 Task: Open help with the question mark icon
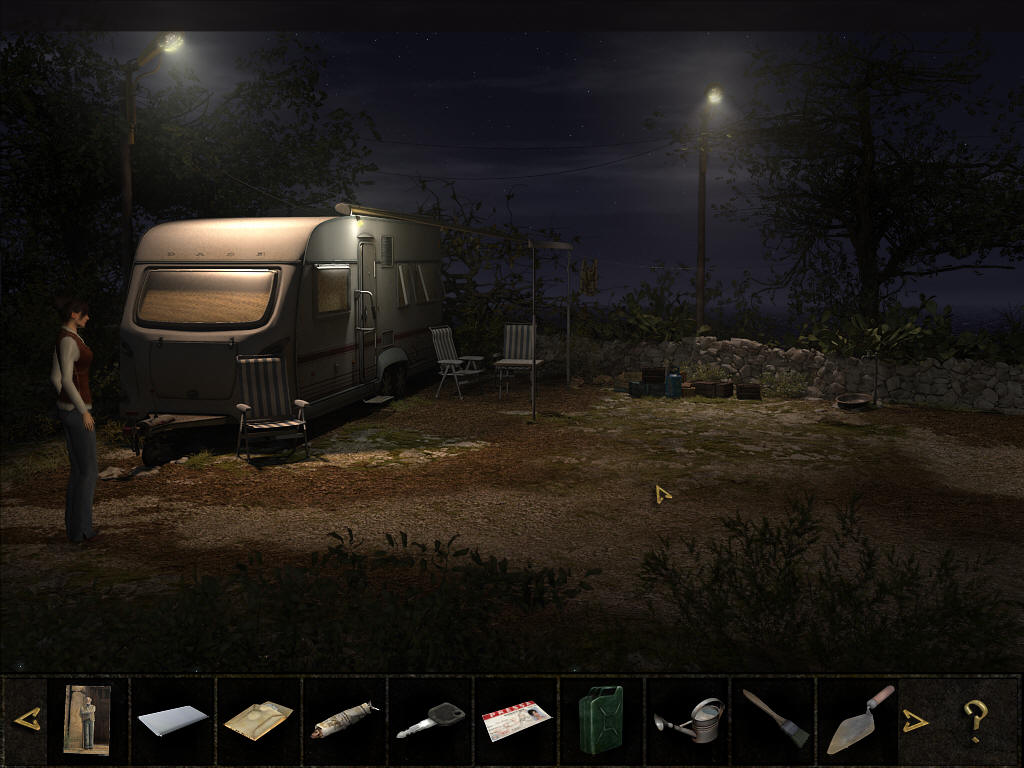(x=975, y=720)
